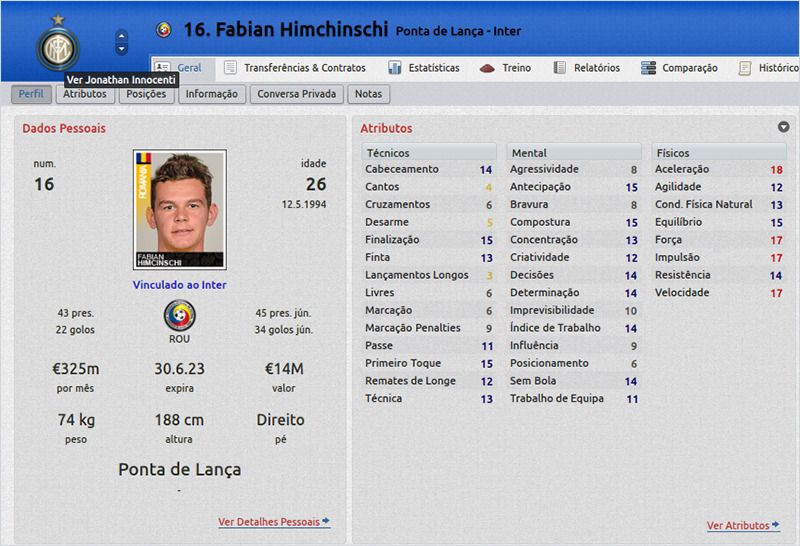800x546 pixels.
Task: Select the Perfil sub-tab
Action: tap(31, 94)
